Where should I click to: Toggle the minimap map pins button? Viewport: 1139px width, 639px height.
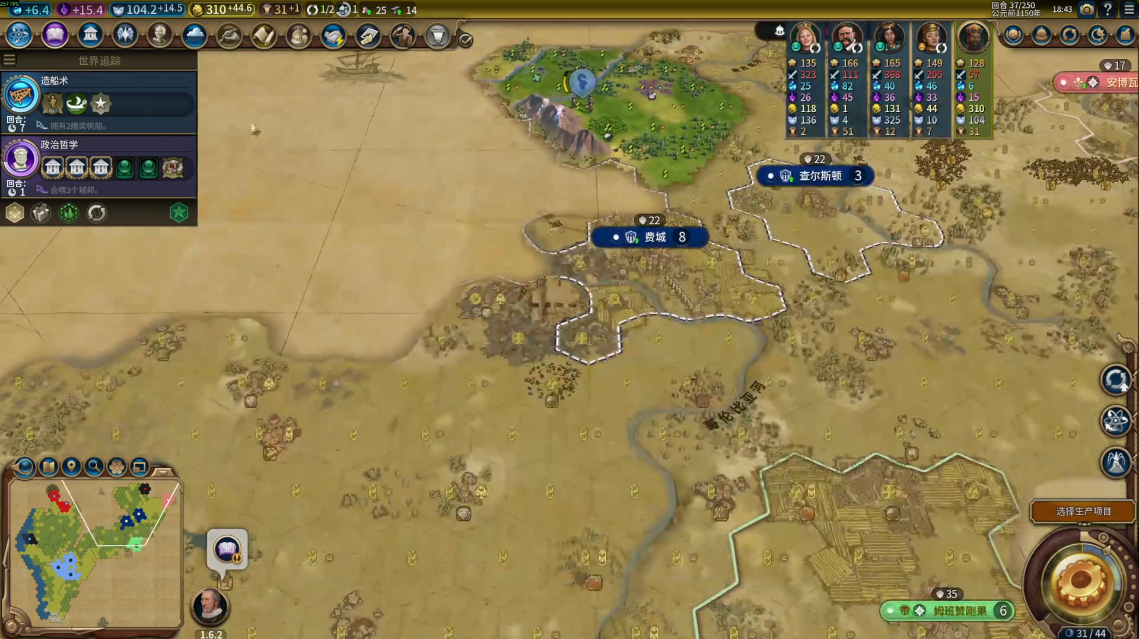(x=70, y=466)
